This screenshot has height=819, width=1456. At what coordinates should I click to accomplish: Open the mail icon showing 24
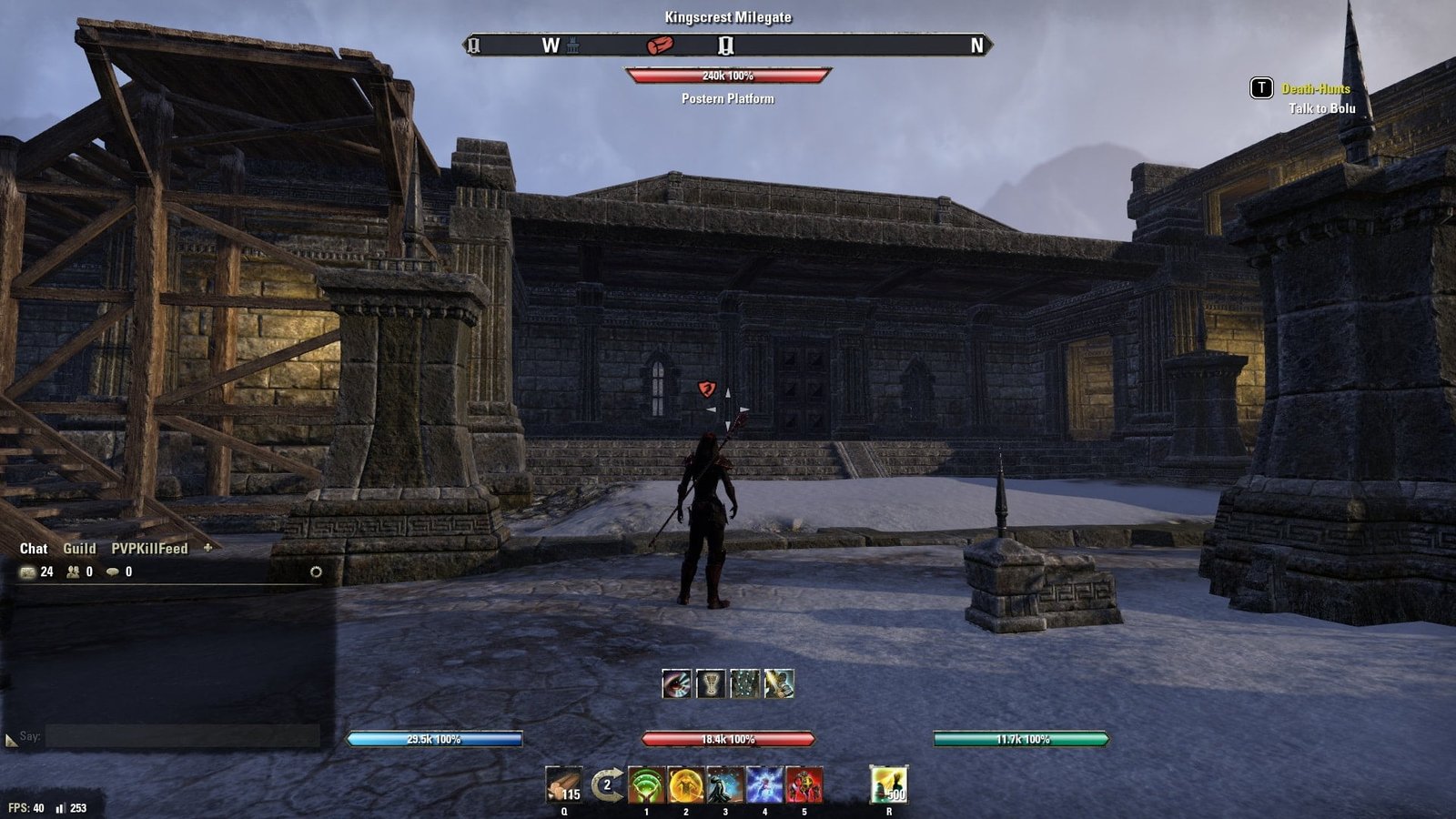[x=28, y=572]
